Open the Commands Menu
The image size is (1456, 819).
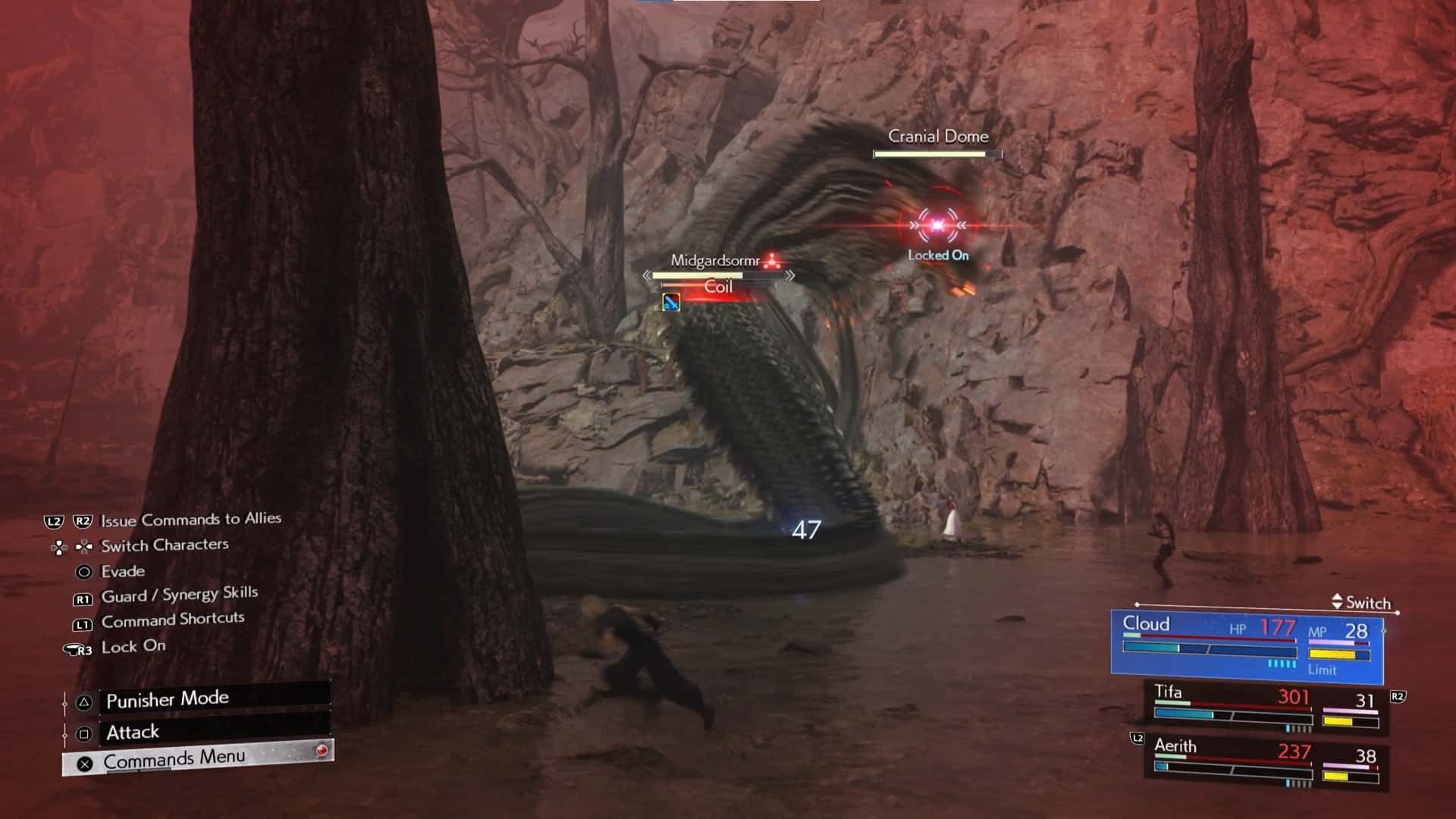(x=197, y=759)
